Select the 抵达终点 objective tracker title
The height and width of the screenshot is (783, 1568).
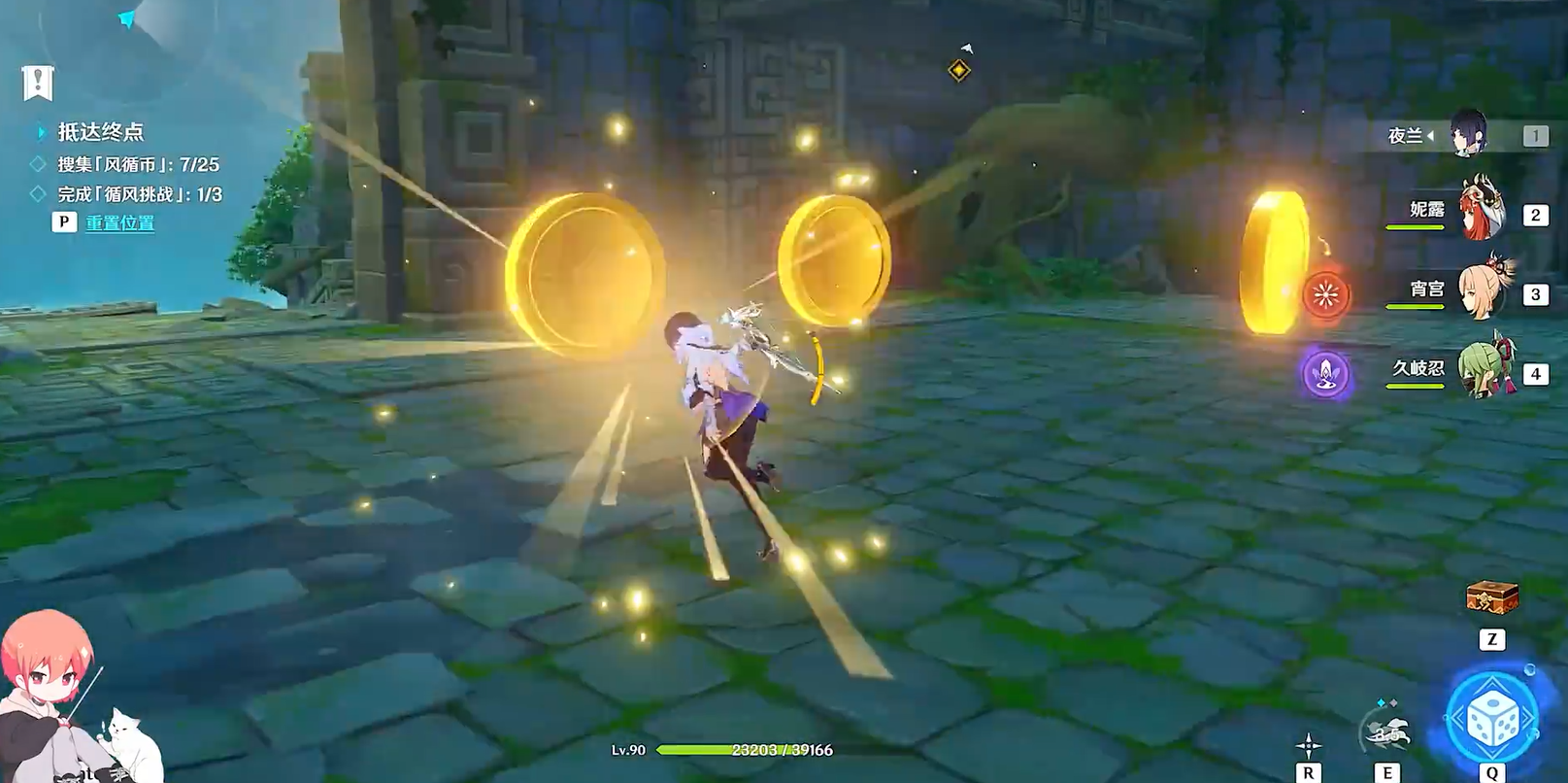tap(100, 132)
